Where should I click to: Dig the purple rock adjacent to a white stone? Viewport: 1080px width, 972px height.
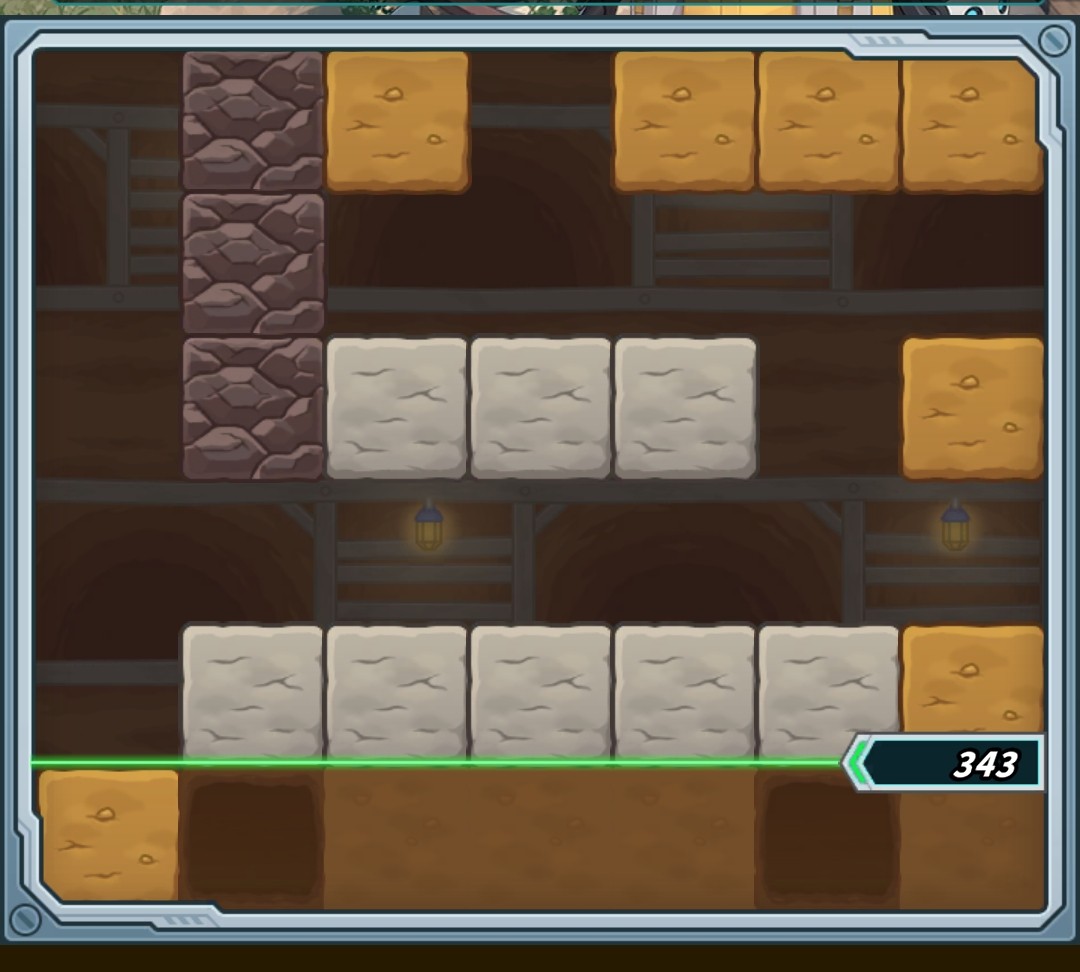coord(253,408)
